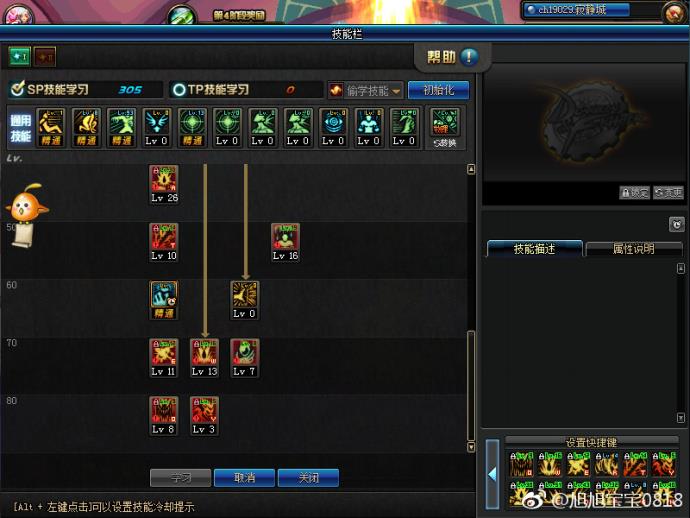This screenshot has height=518, width=690.
Task: Select the Lv 26 skill icon
Action: pyautogui.click(x=164, y=180)
